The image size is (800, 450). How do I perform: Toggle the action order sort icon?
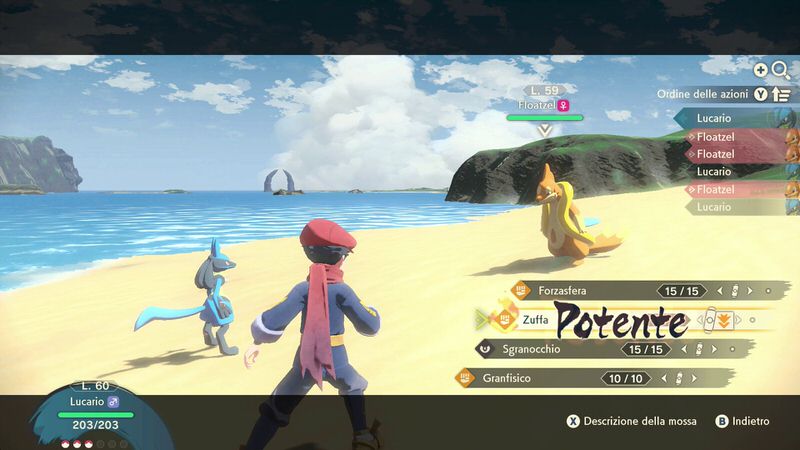[782, 94]
